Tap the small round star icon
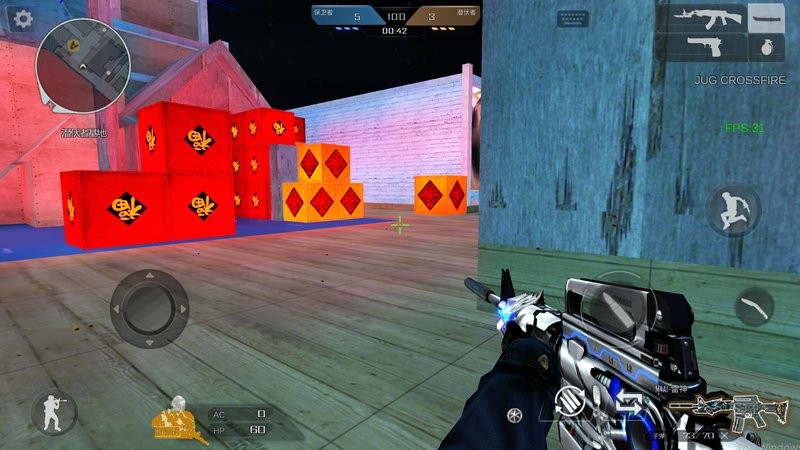The width and height of the screenshot is (800, 450). (516, 412)
